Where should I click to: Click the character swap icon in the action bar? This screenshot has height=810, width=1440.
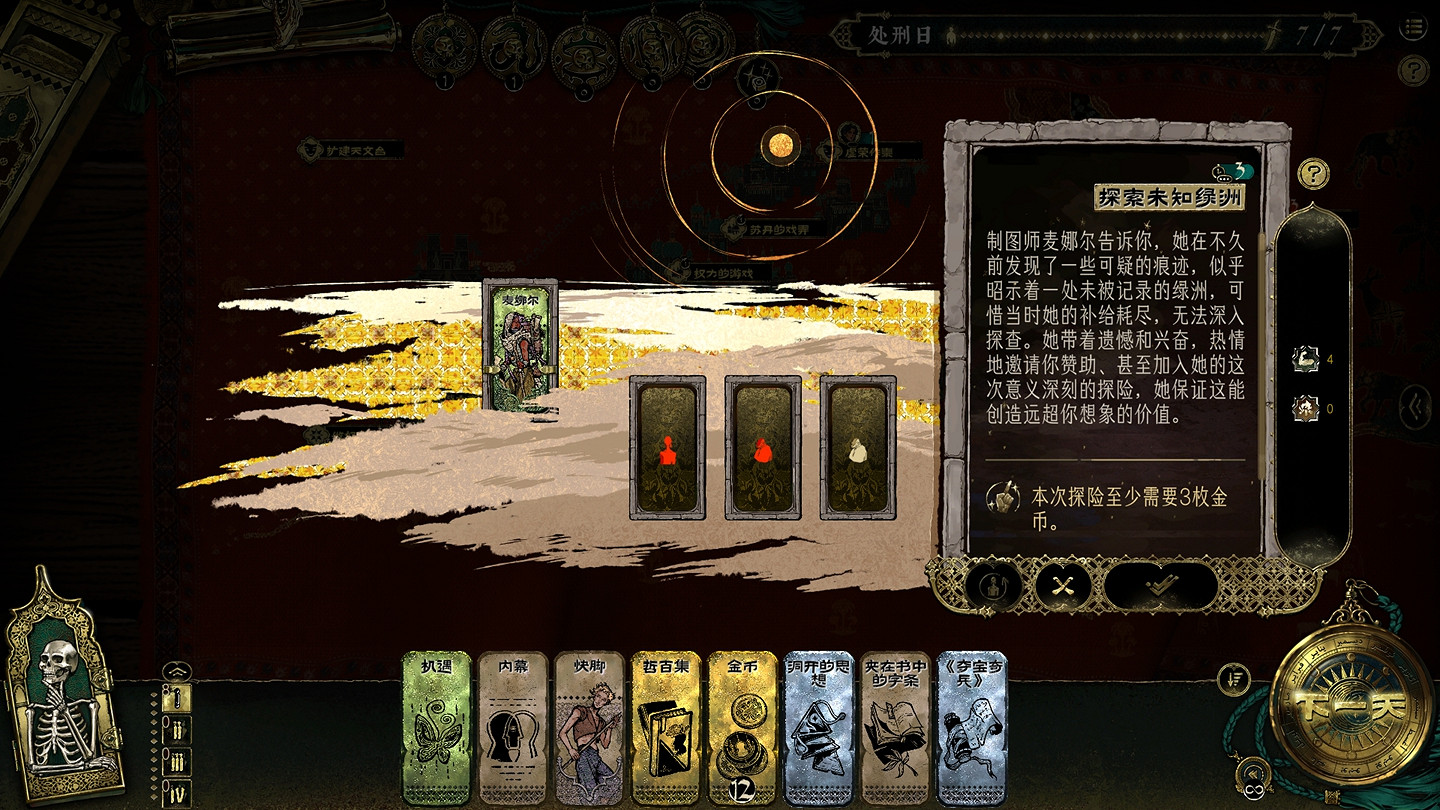(x=993, y=587)
